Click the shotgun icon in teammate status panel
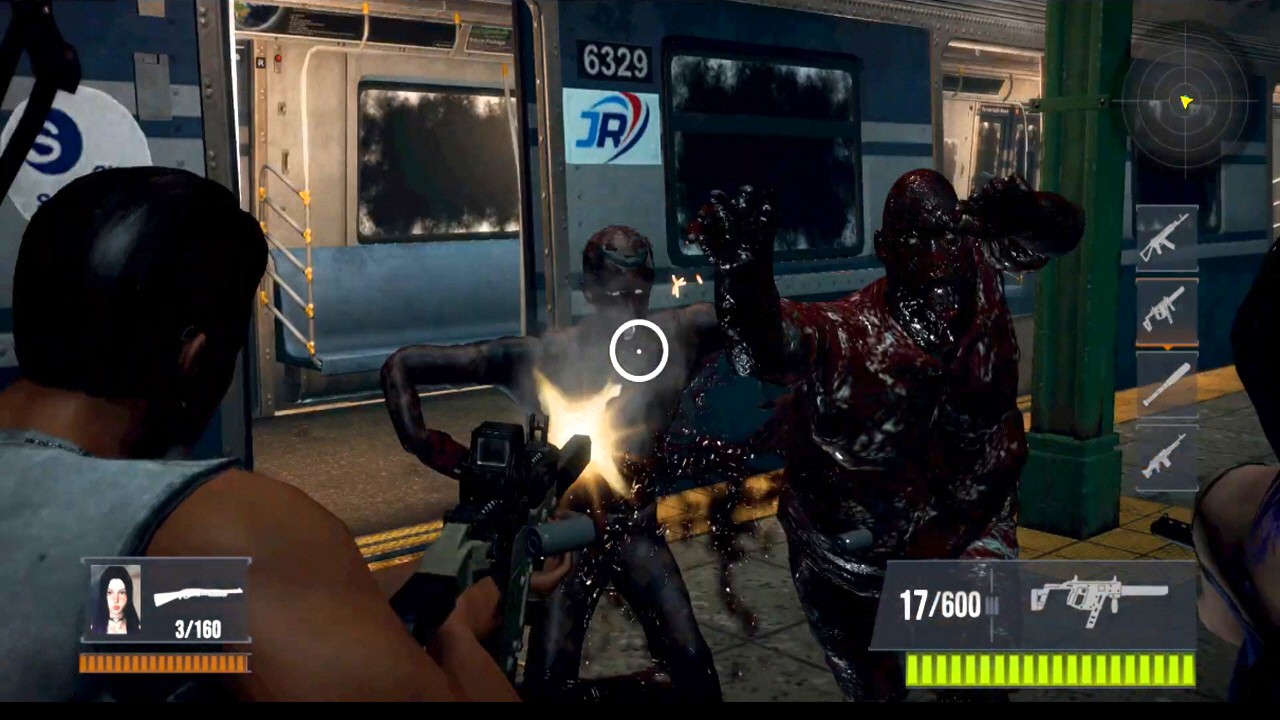Screen dimensions: 1280x720 point(197,597)
